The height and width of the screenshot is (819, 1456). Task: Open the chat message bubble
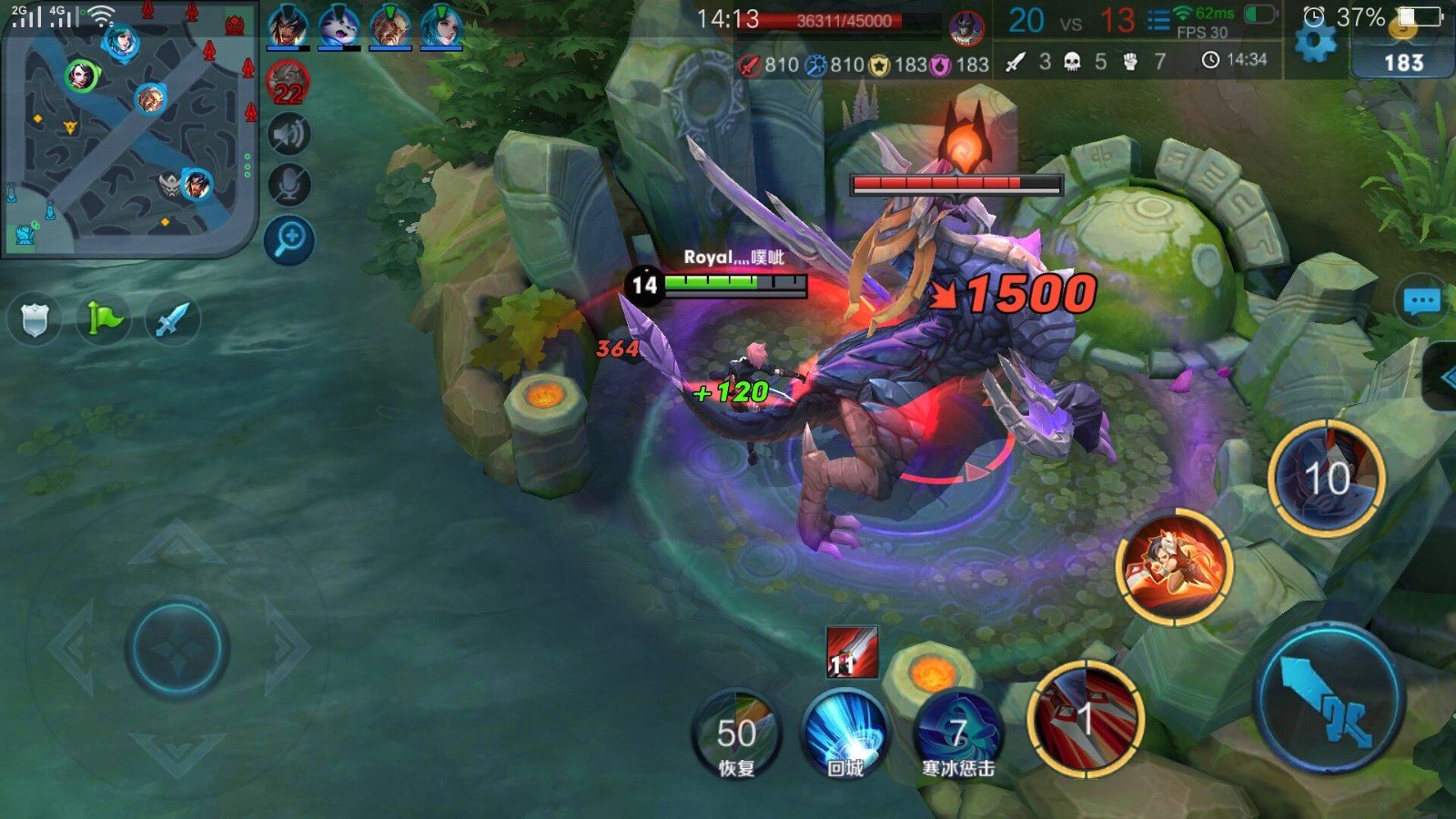click(1421, 301)
